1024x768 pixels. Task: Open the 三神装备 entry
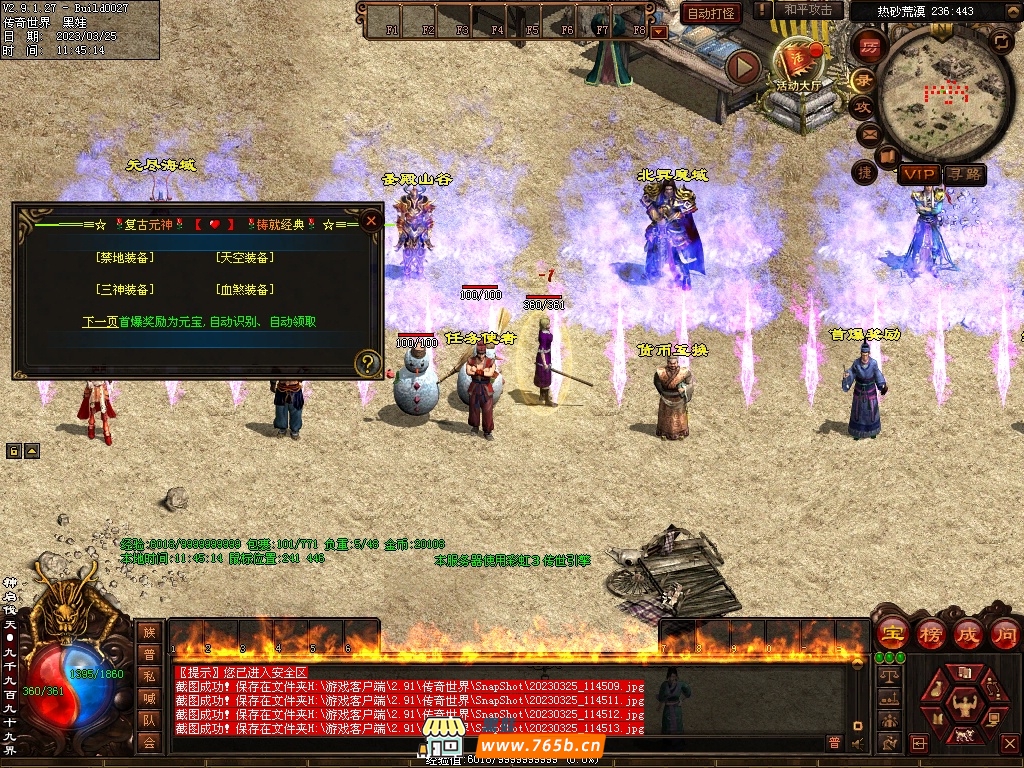coord(125,290)
